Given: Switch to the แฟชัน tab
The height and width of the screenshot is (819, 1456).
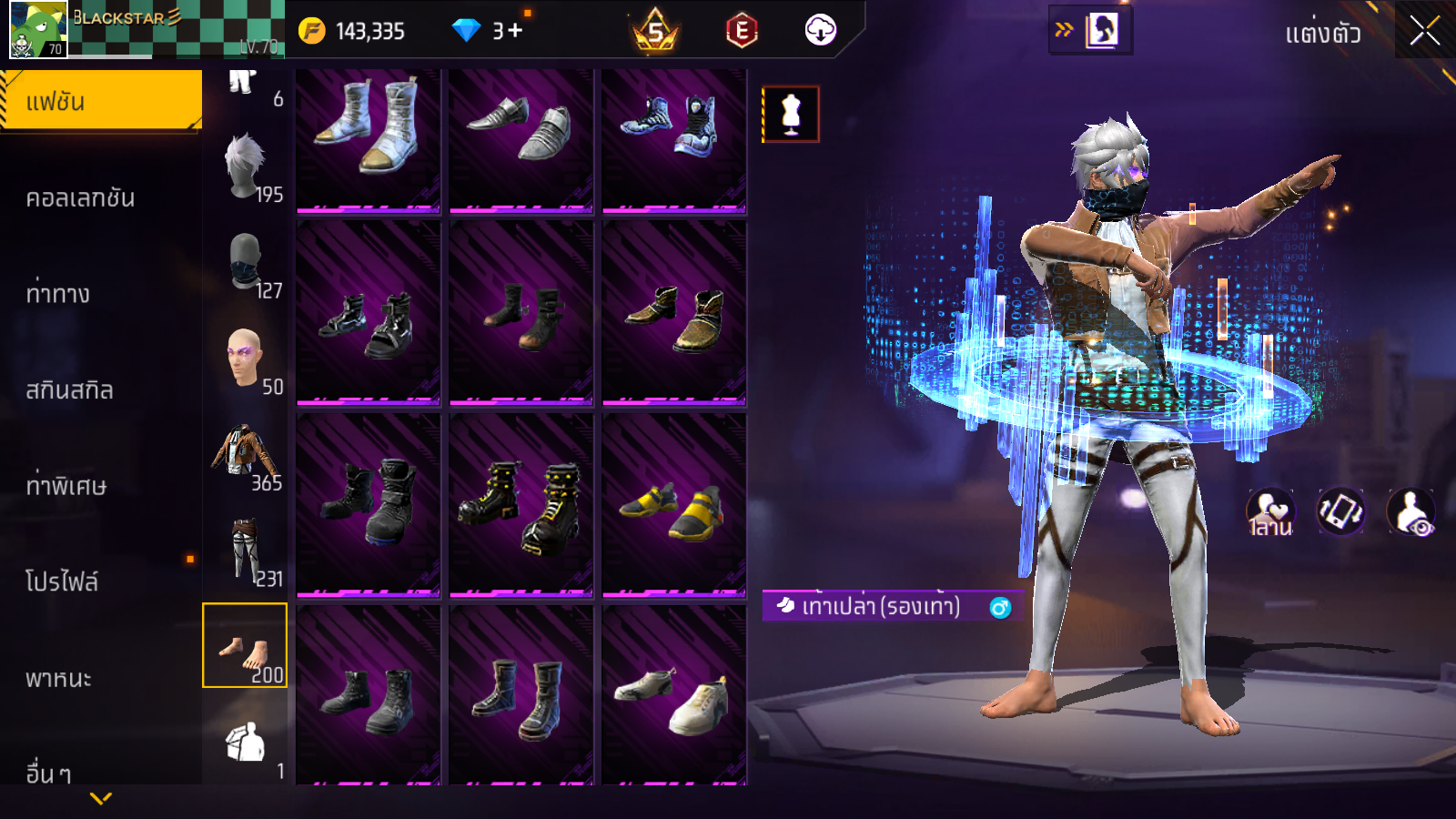Looking at the screenshot, I should click(100, 101).
